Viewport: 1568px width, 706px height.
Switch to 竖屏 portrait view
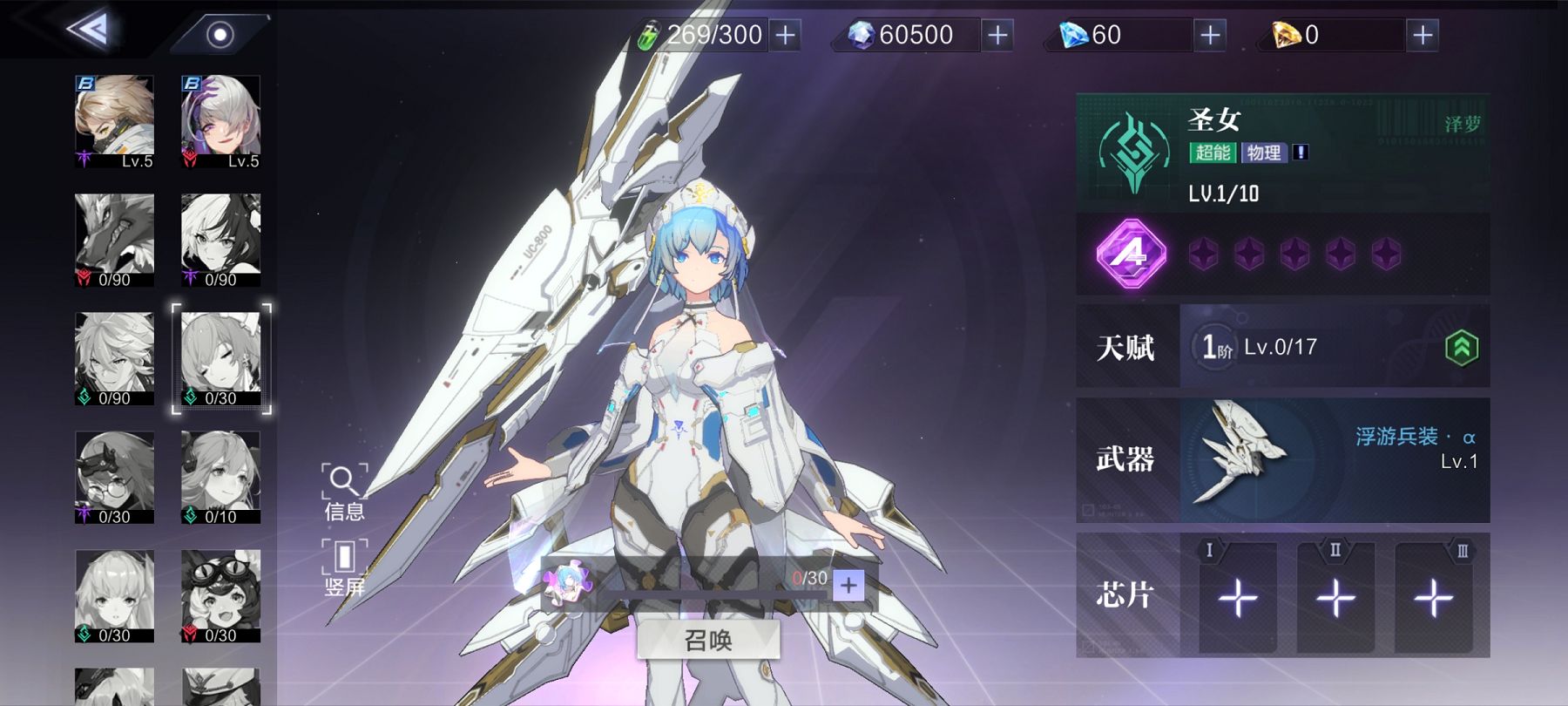(x=344, y=567)
